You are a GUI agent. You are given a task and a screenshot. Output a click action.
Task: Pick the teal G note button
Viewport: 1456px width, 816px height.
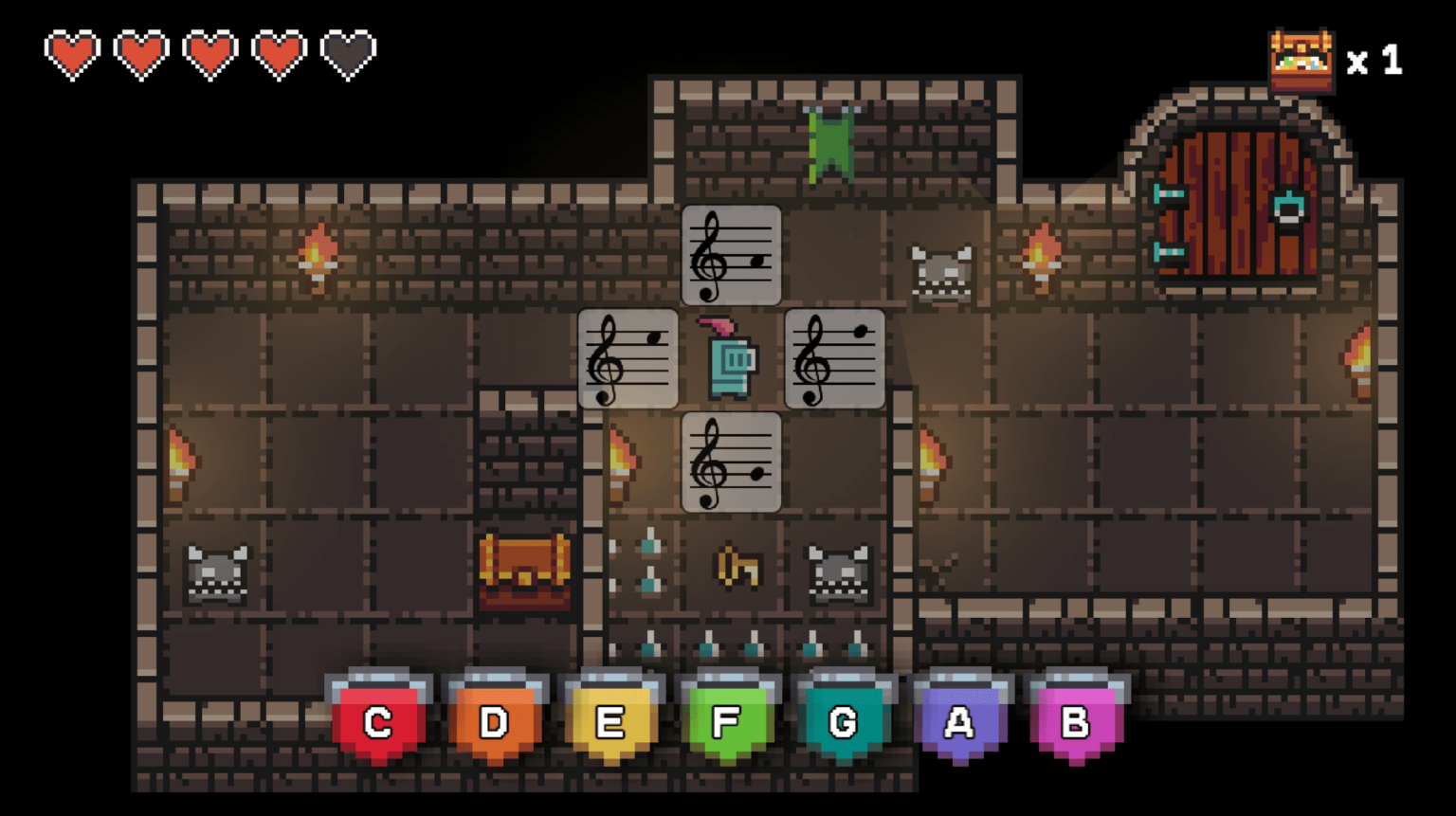843,720
